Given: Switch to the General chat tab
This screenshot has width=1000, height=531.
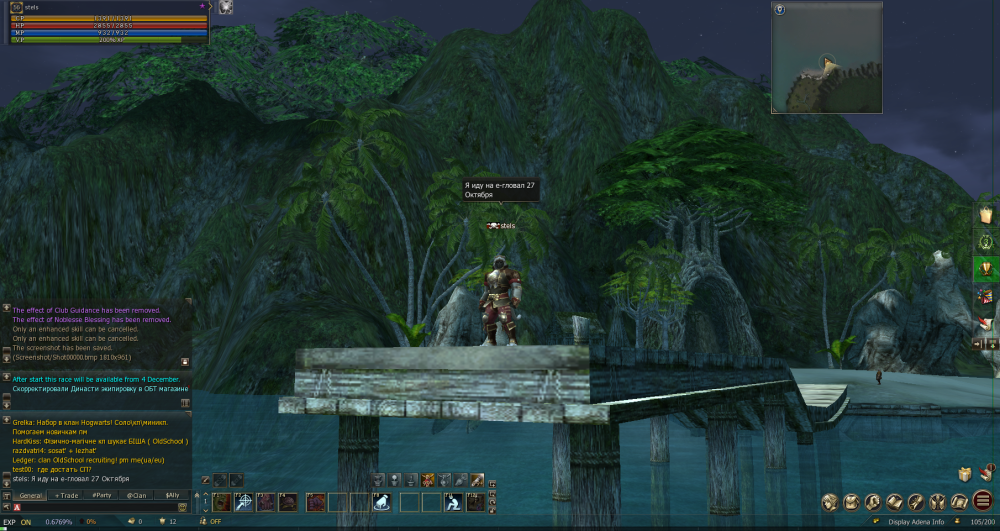Looking at the screenshot, I should 31,495.
